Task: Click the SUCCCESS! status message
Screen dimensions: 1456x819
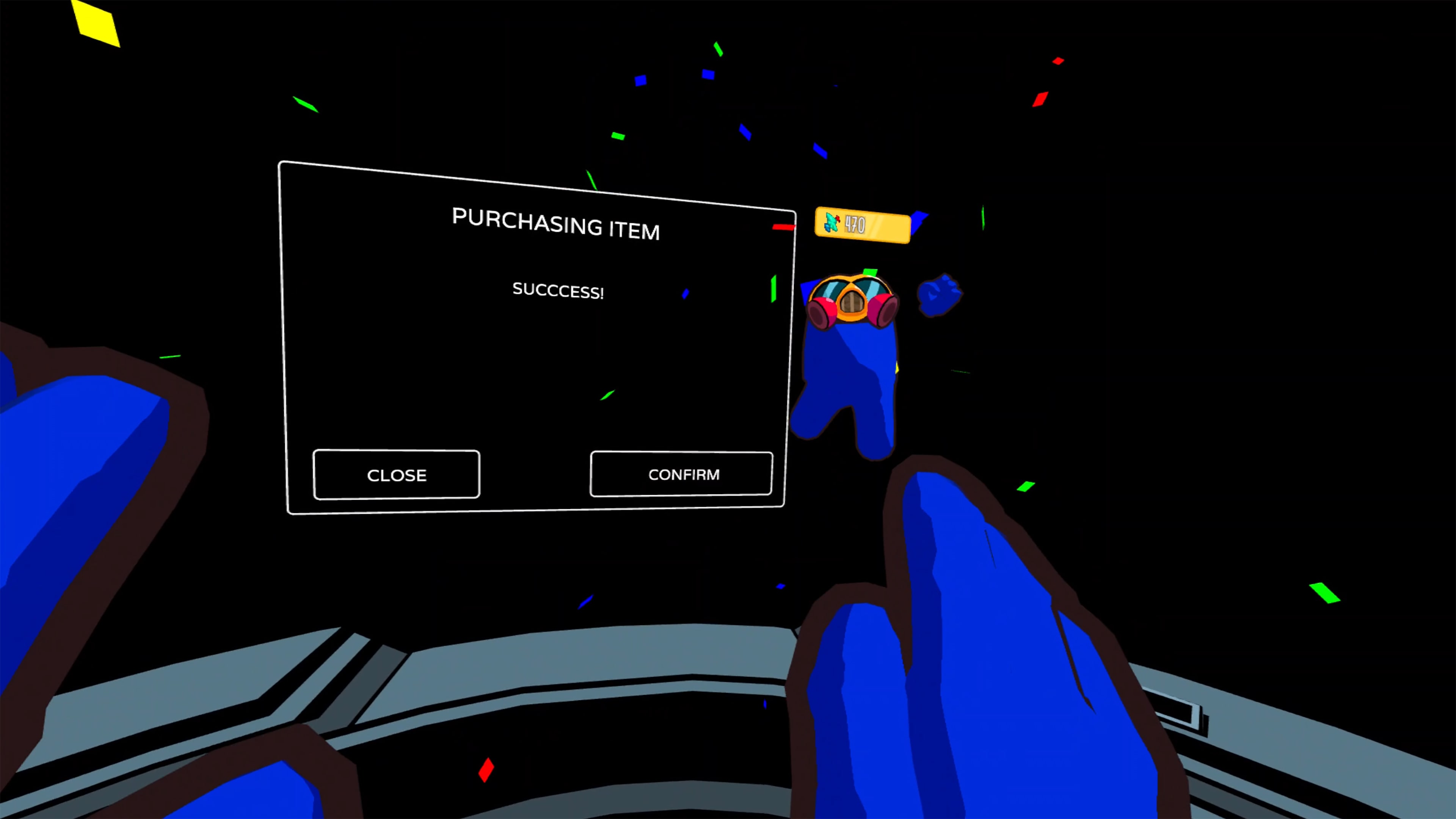Action: (x=559, y=292)
